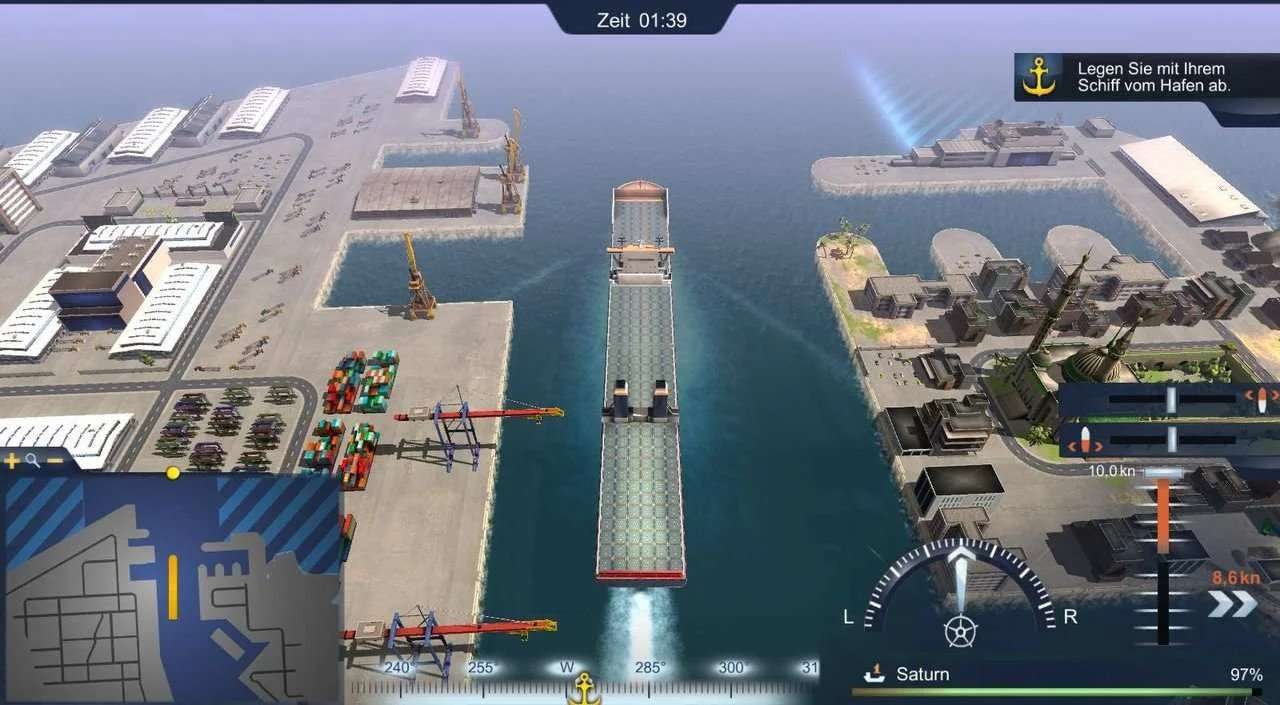Viewport: 1280px width, 705px height.
Task: Zoom in the minimap with the plus button
Action: tap(12, 461)
